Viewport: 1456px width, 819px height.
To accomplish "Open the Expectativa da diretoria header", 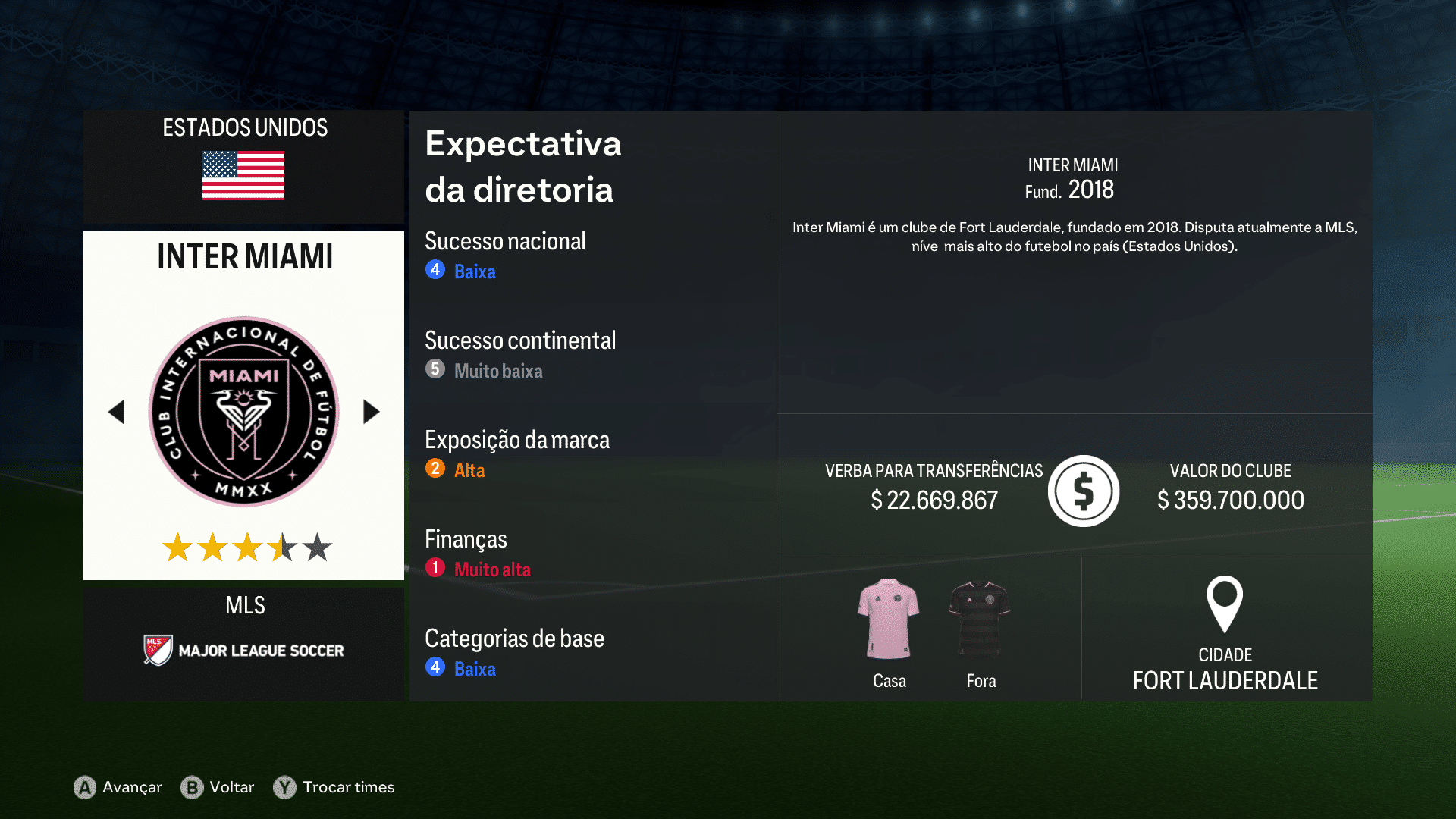I will pyautogui.click(x=523, y=167).
